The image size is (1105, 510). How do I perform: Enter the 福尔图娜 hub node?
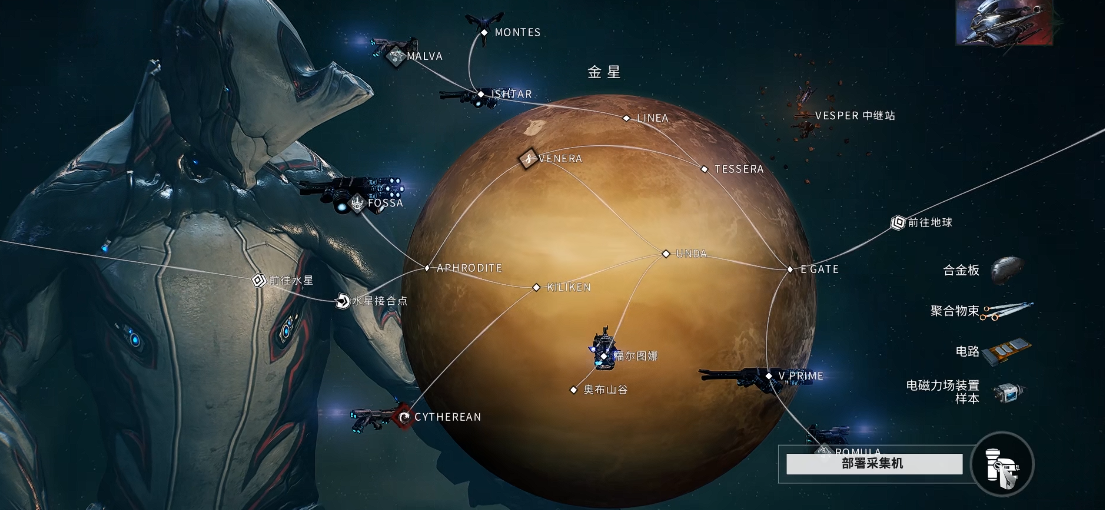(604, 355)
